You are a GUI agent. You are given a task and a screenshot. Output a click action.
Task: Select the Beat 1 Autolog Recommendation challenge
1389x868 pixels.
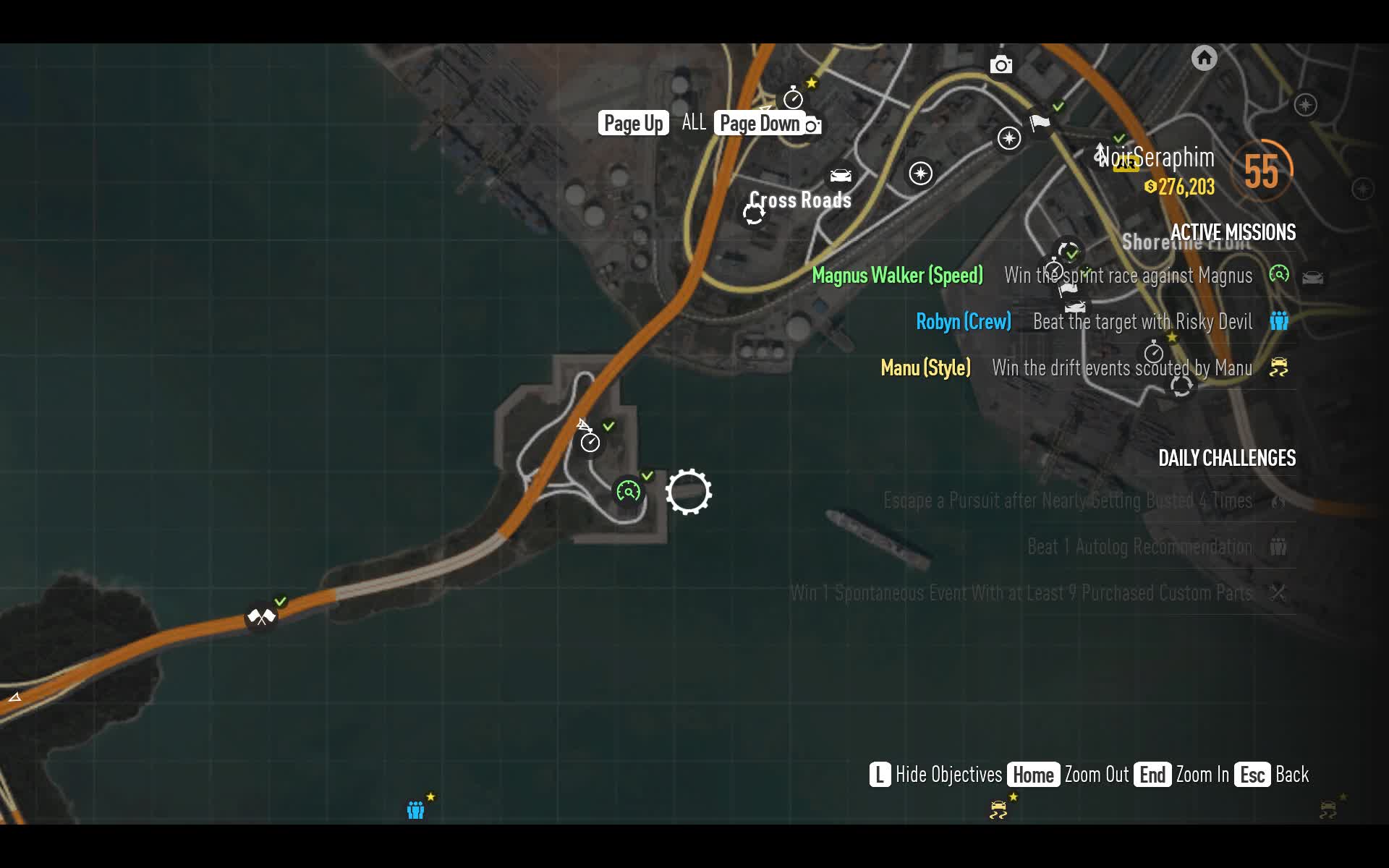point(1139,547)
